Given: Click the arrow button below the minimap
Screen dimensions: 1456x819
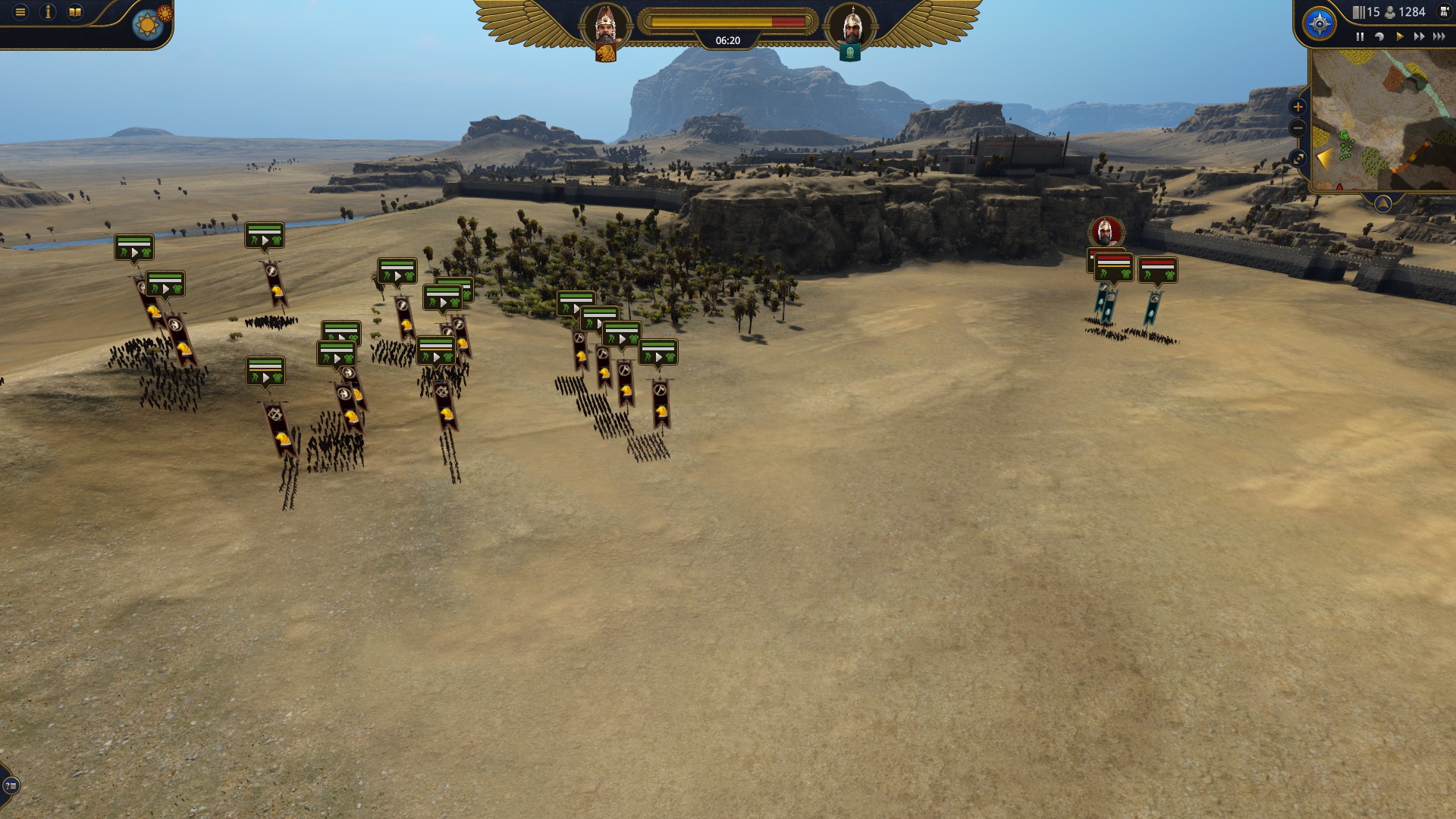Looking at the screenshot, I should pyautogui.click(x=1383, y=205).
